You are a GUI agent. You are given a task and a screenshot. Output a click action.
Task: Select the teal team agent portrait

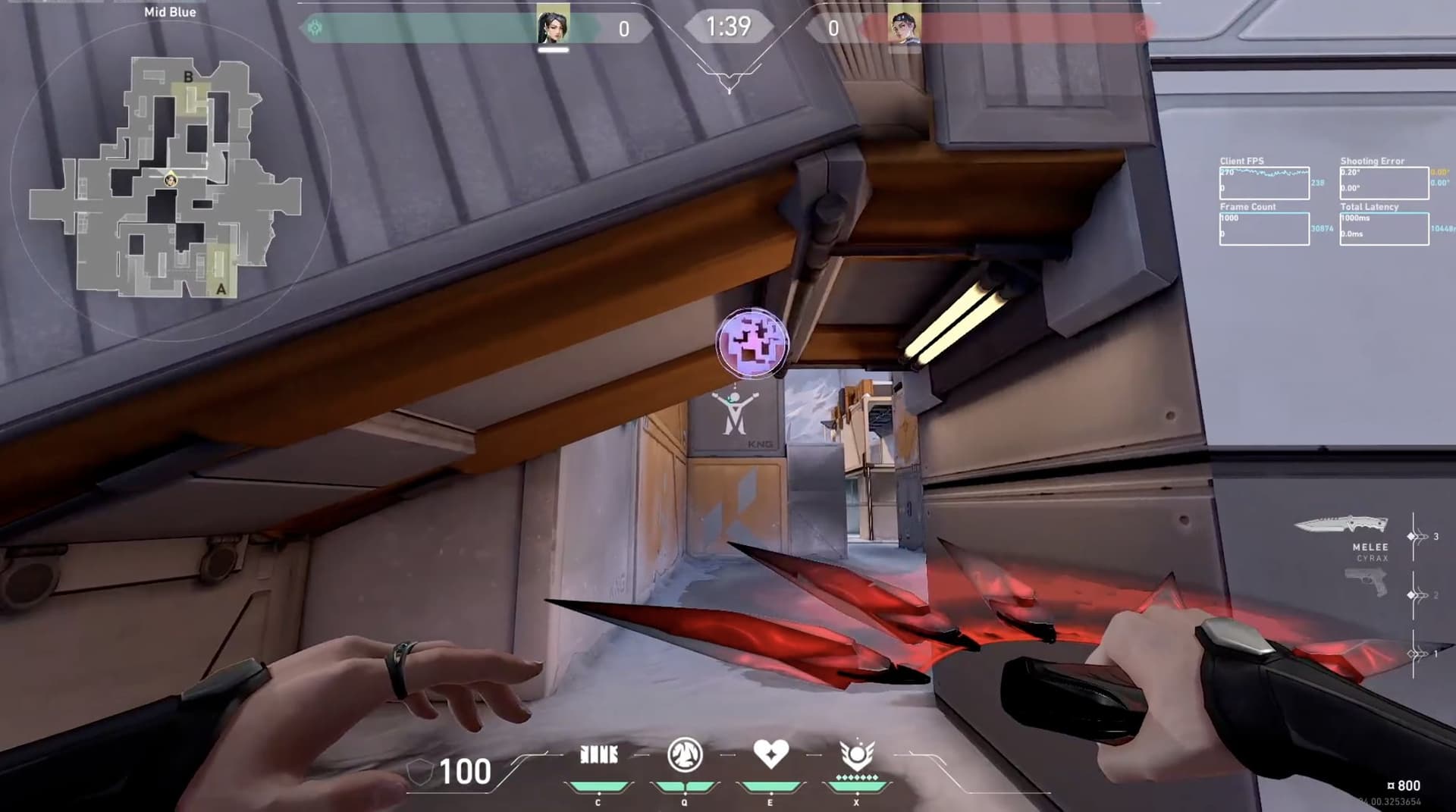click(553, 27)
